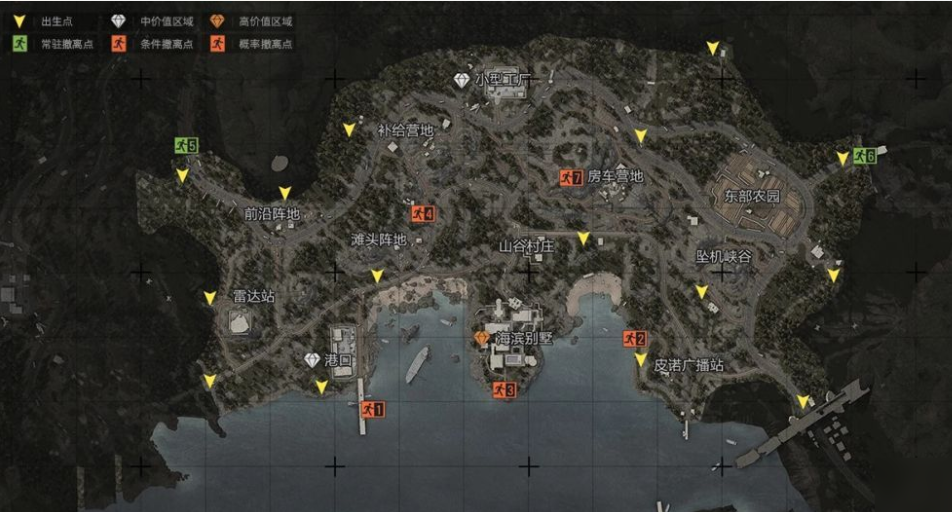Screen dimensions: 952x512
Task: Toggle the 条件撤离点 legend entry
Action: point(119,44)
